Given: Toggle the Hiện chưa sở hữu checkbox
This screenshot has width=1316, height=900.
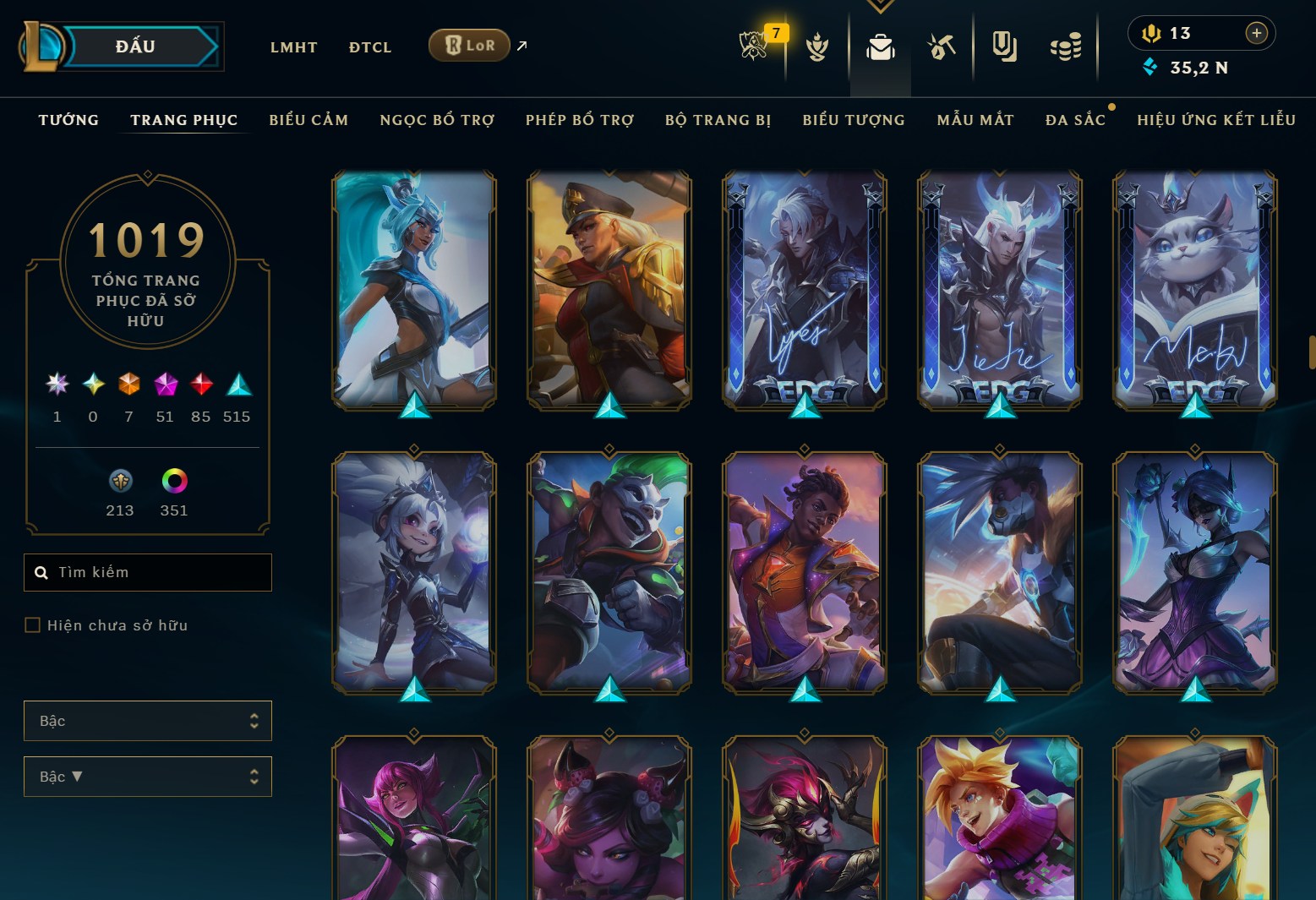Looking at the screenshot, I should [33, 625].
